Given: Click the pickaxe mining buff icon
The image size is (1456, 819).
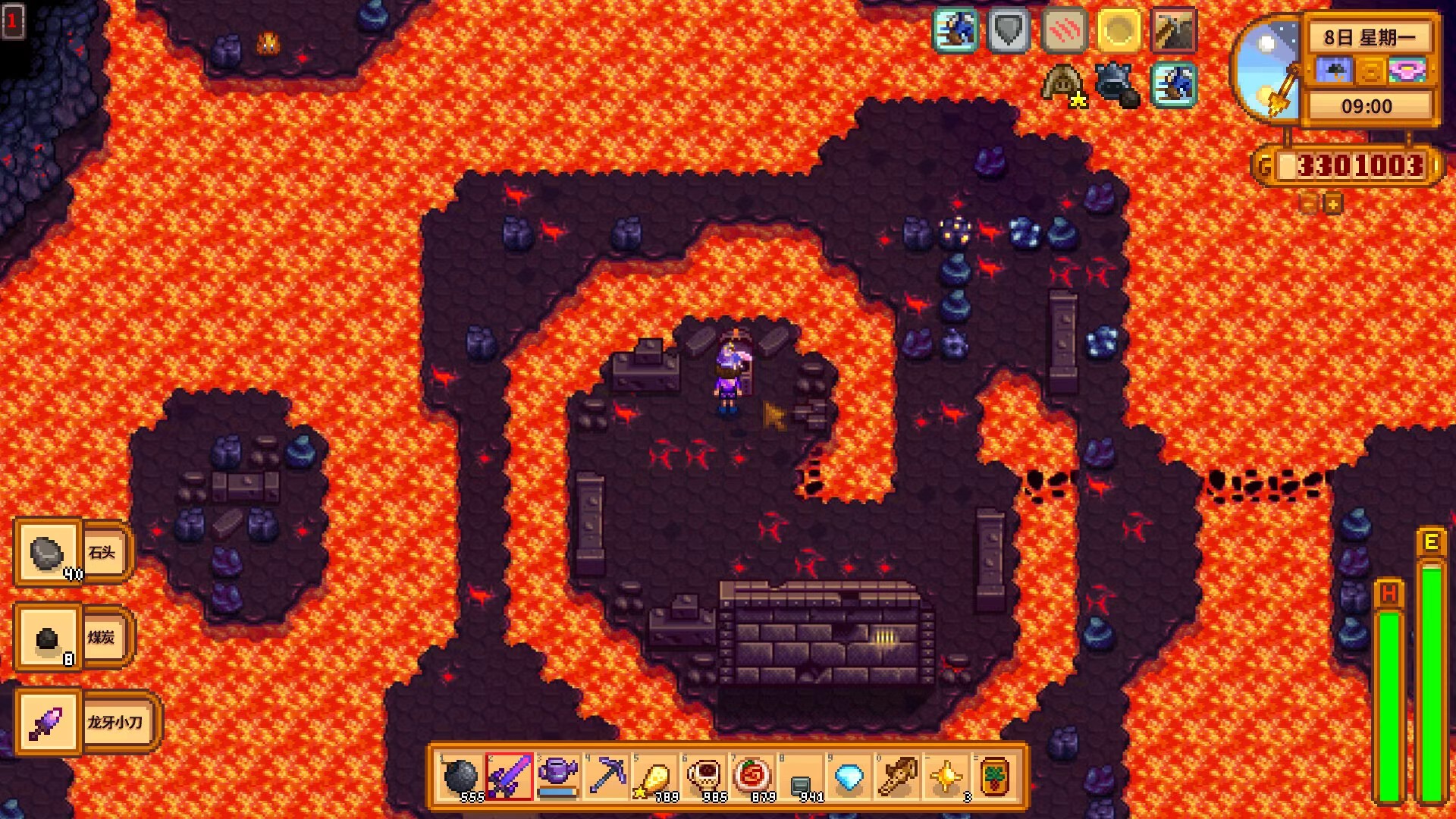Looking at the screenshot, I should (x=1173, y=31).
